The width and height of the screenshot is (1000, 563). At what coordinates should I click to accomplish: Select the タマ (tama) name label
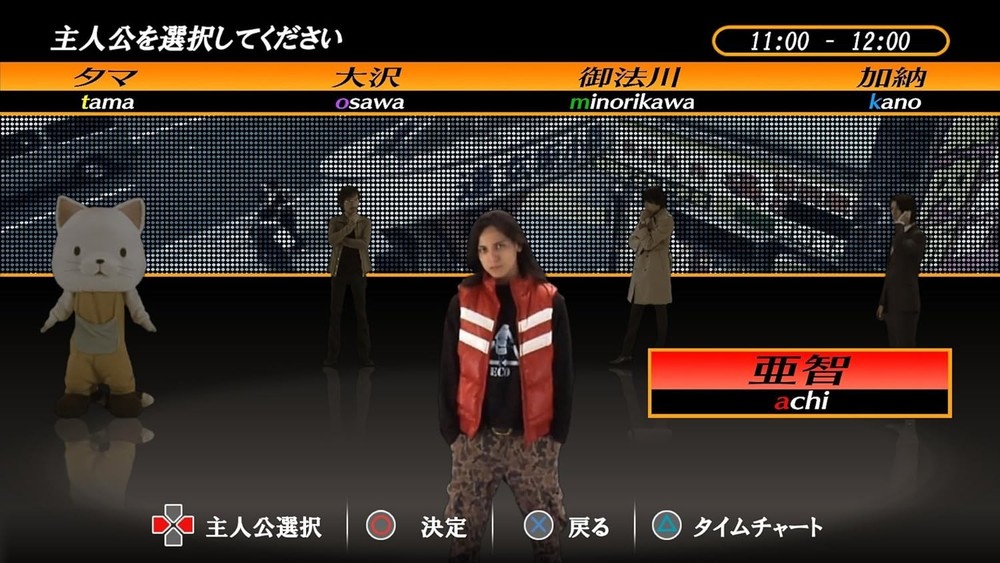point(105,87)
